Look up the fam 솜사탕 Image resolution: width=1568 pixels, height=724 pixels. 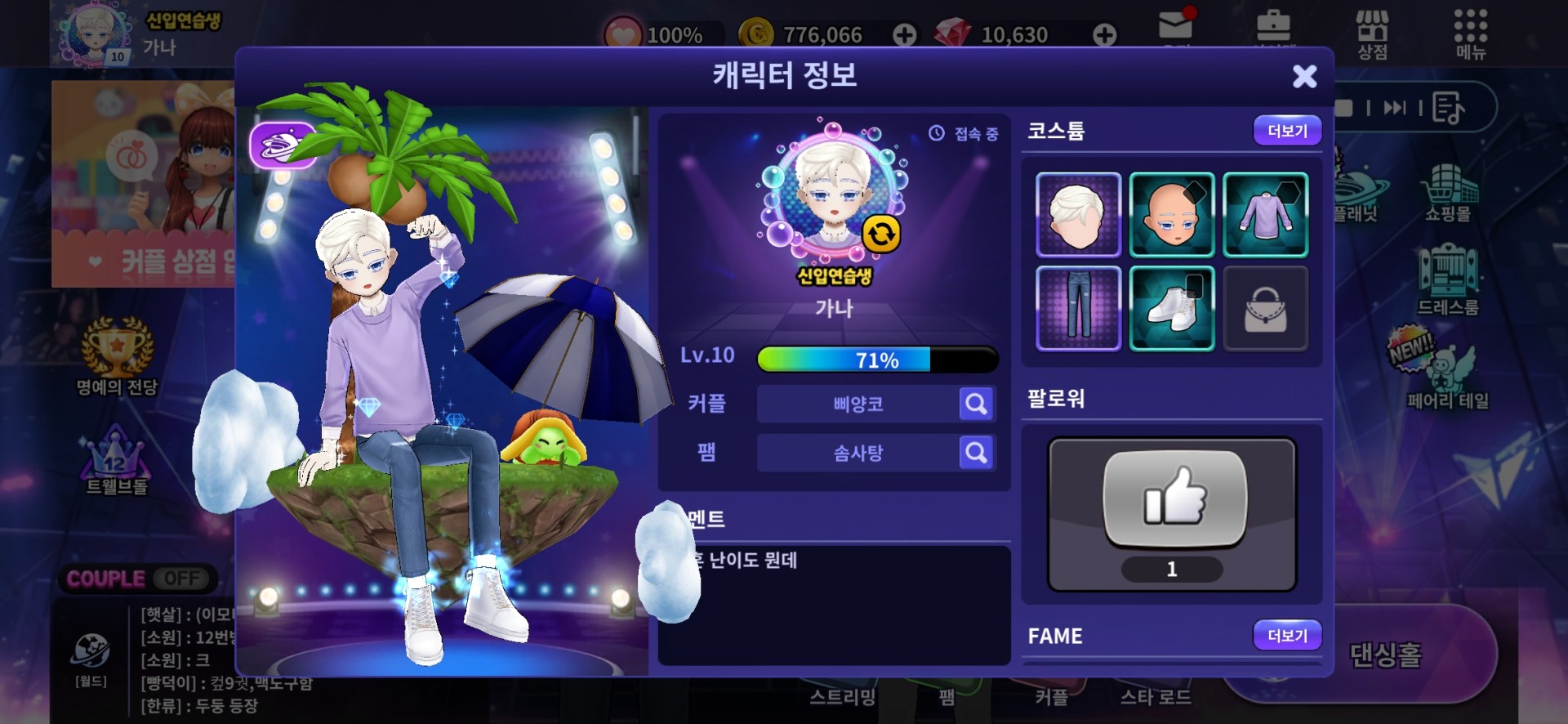(x=976, y=453)
